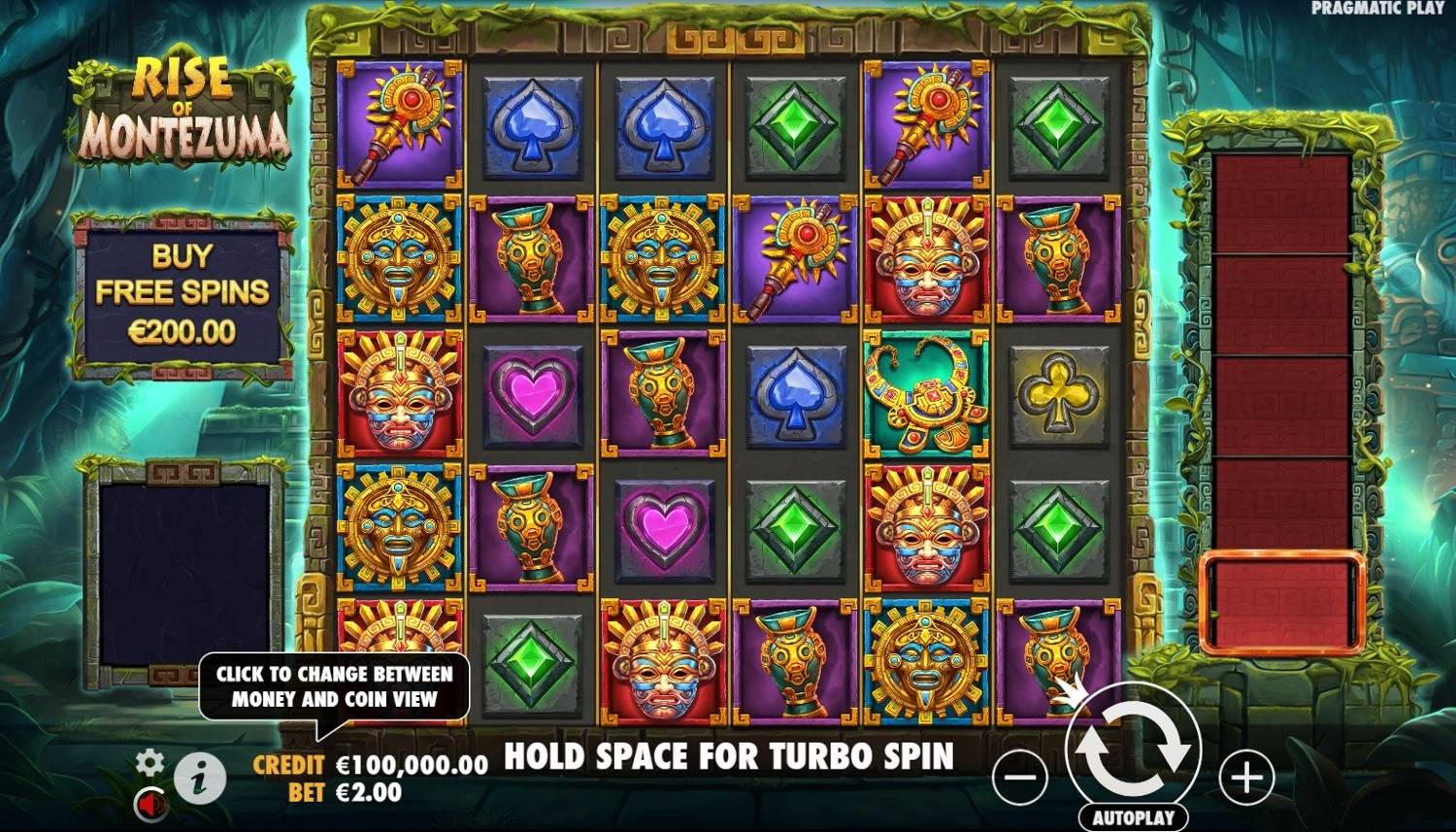
Task: Open the gear settings menu
Action: click(x=149, y=762)
